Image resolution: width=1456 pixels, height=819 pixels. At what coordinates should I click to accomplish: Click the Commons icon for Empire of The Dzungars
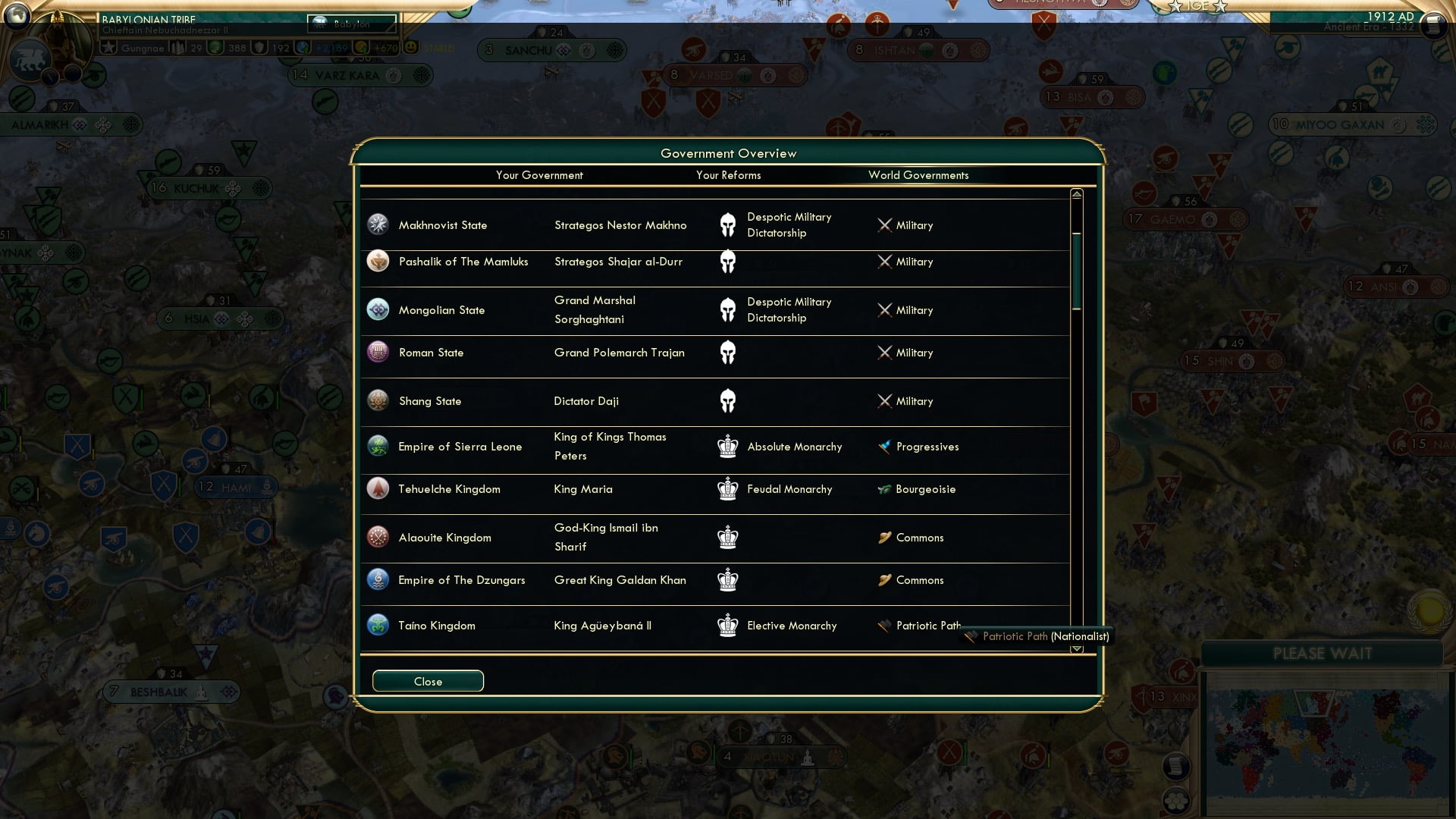click(x=884, y=579)
